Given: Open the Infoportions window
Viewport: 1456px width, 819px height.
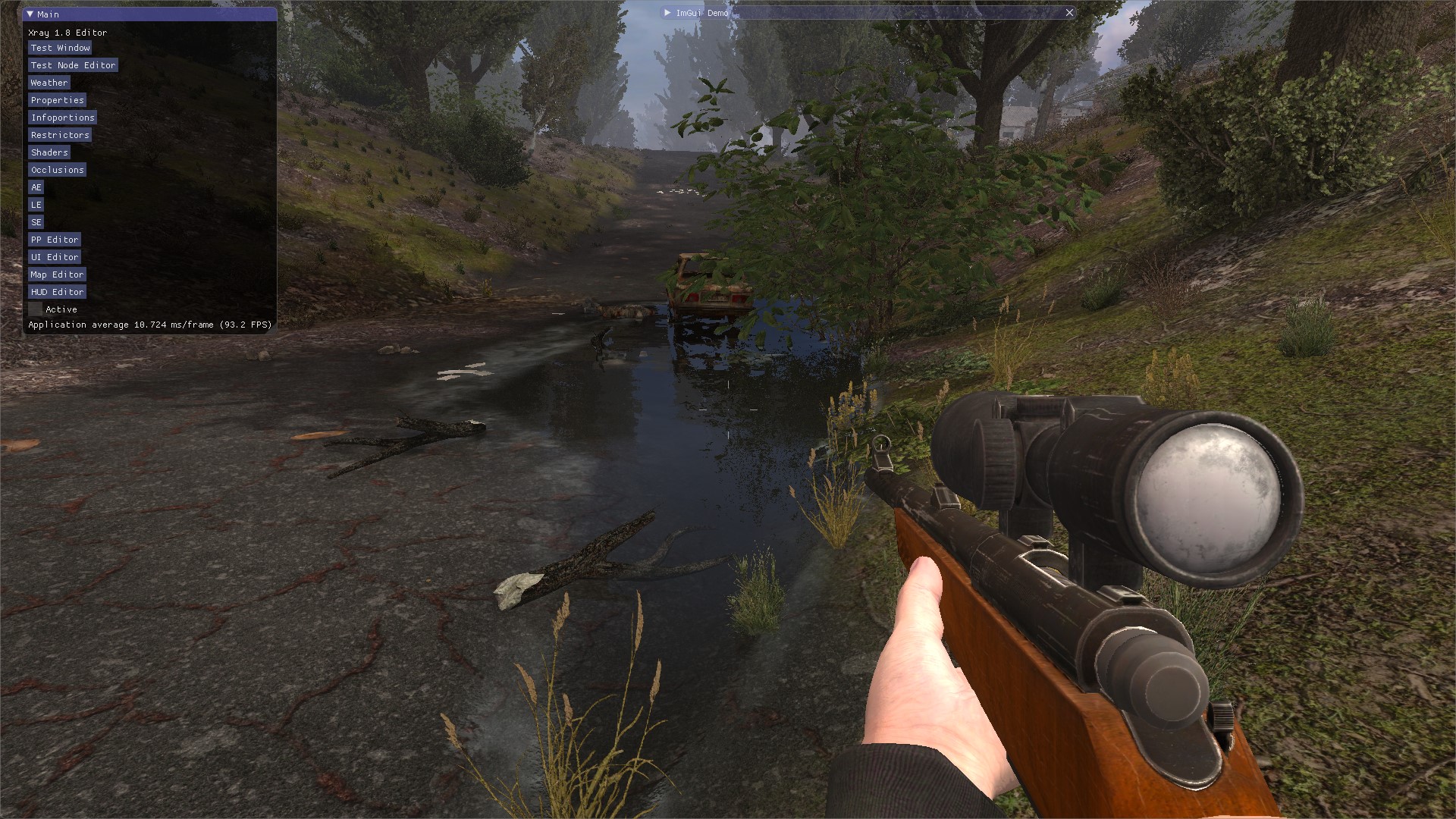Looking at the screenshot, I should pos(62,118).
